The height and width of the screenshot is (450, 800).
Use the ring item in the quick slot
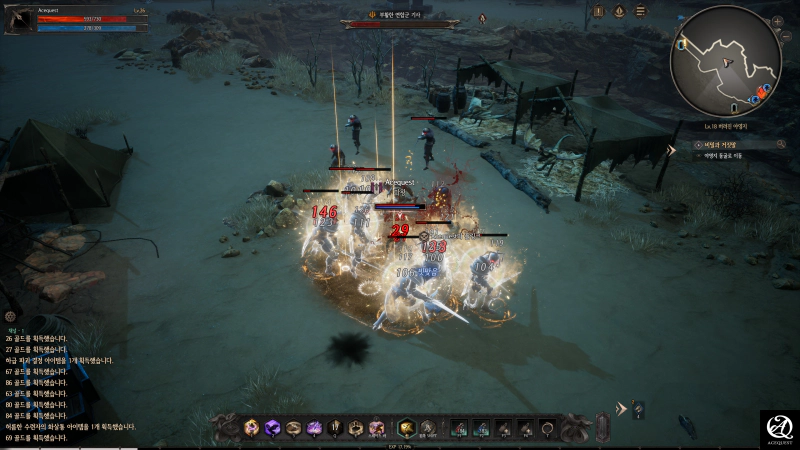(x=547, y=428)
